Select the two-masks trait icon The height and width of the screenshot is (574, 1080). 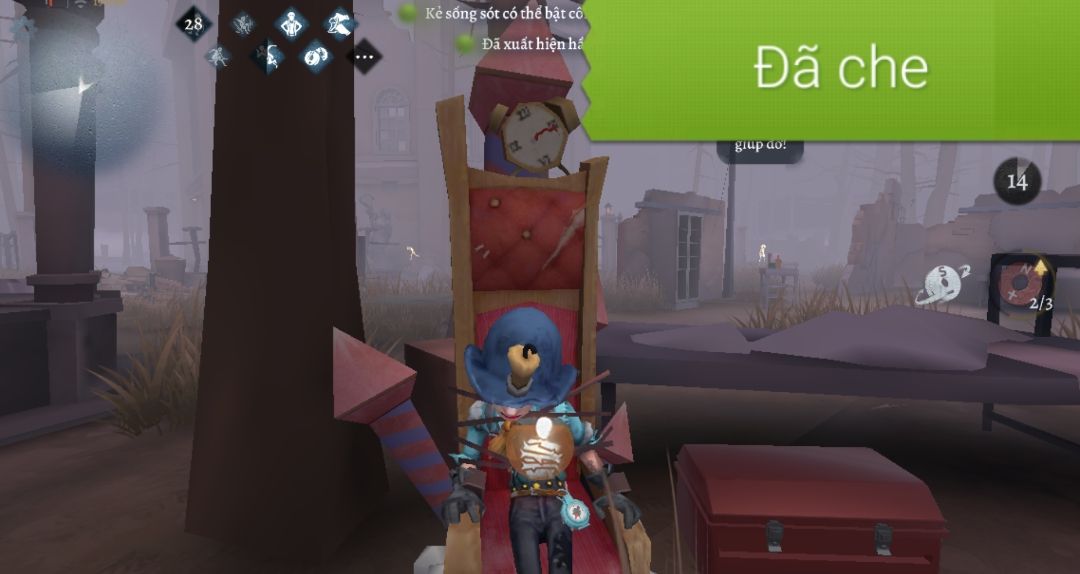pyautogui.click(x=316, y=56)
